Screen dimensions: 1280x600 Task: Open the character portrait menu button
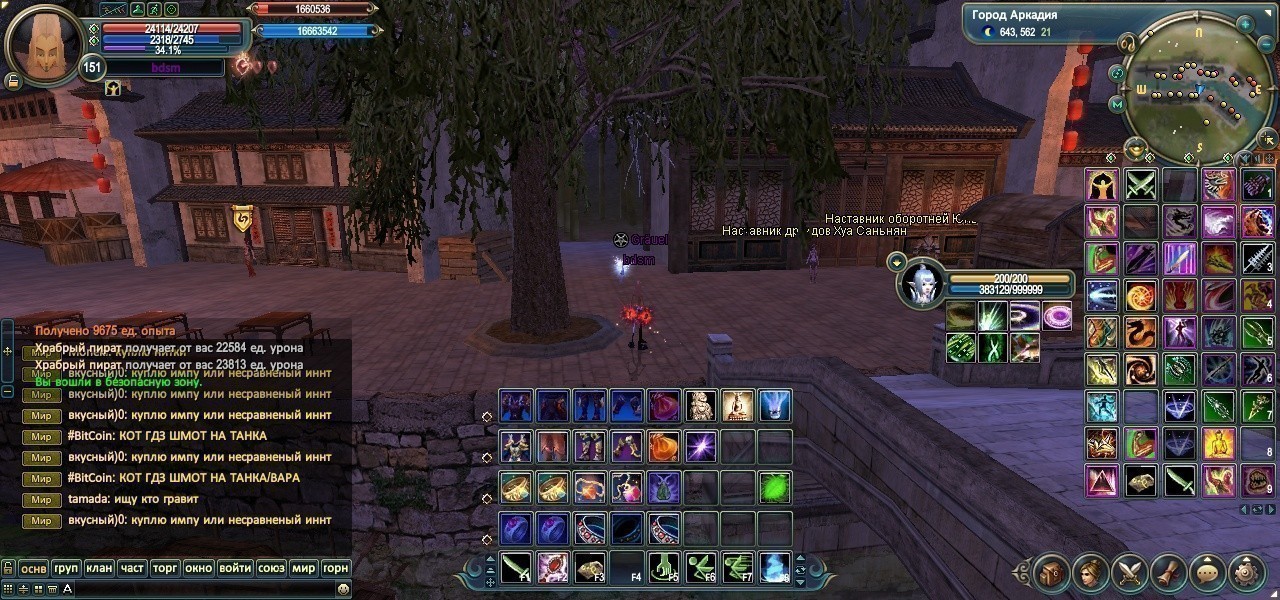tap(1091, 573)
